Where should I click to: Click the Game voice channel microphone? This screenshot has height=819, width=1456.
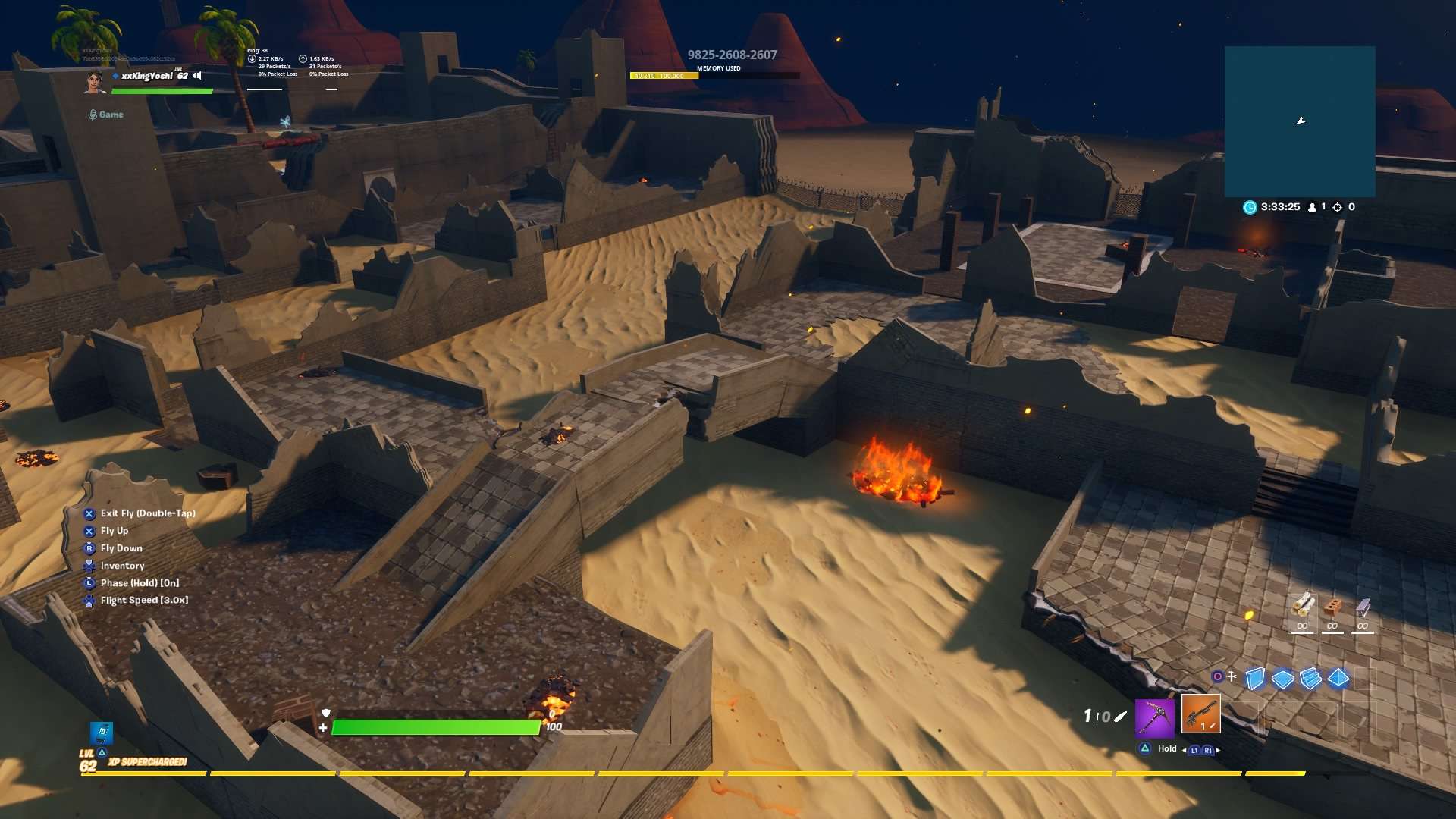pos(93,115)
